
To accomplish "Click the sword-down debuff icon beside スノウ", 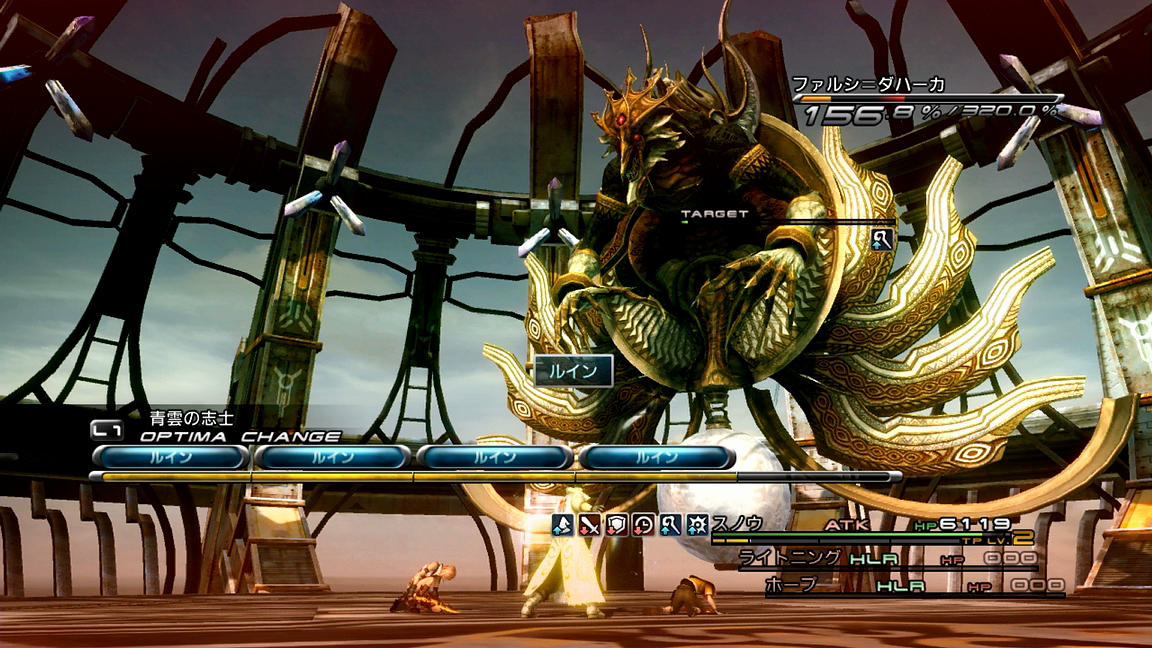I will (x=590, y=523).
